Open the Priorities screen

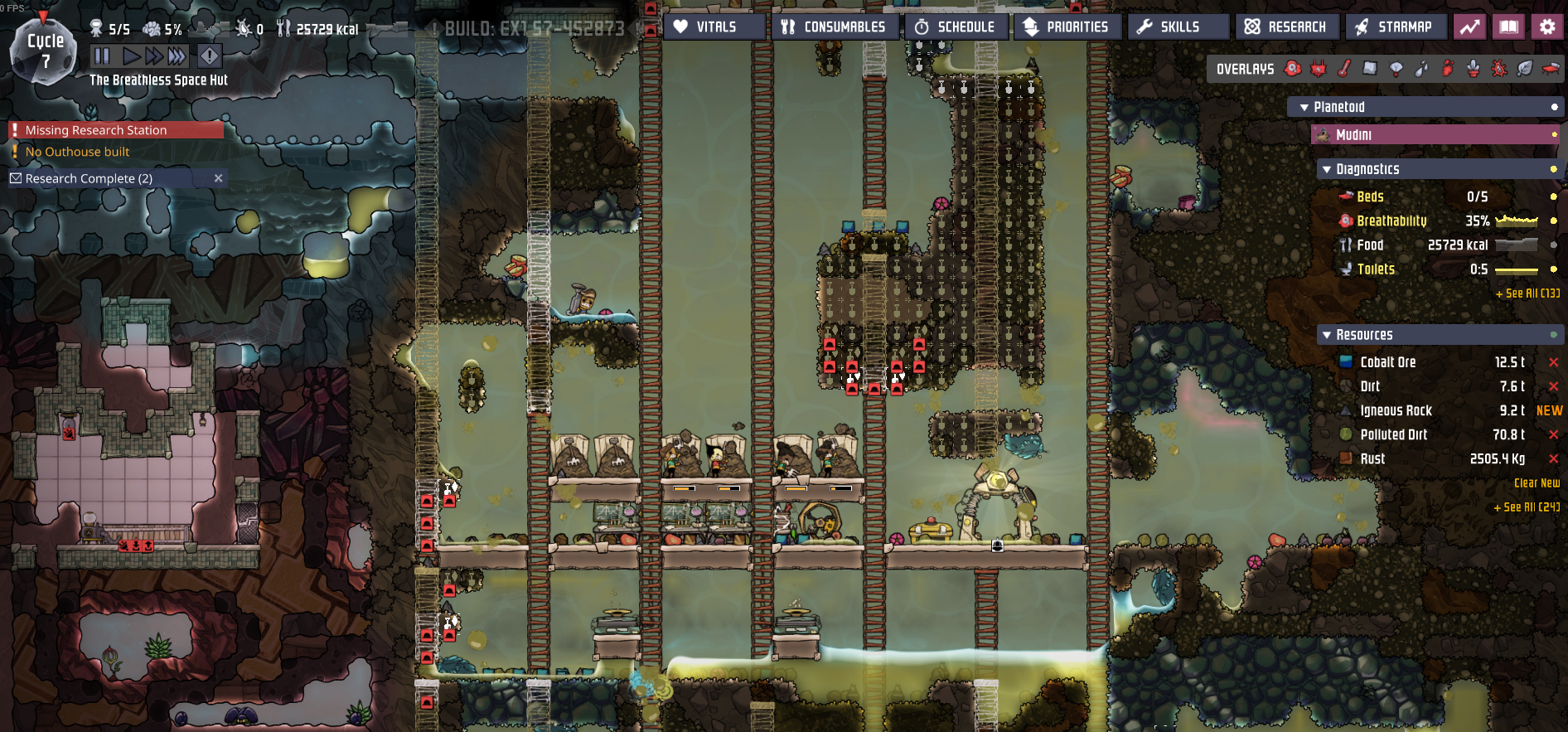[1068, 27]
